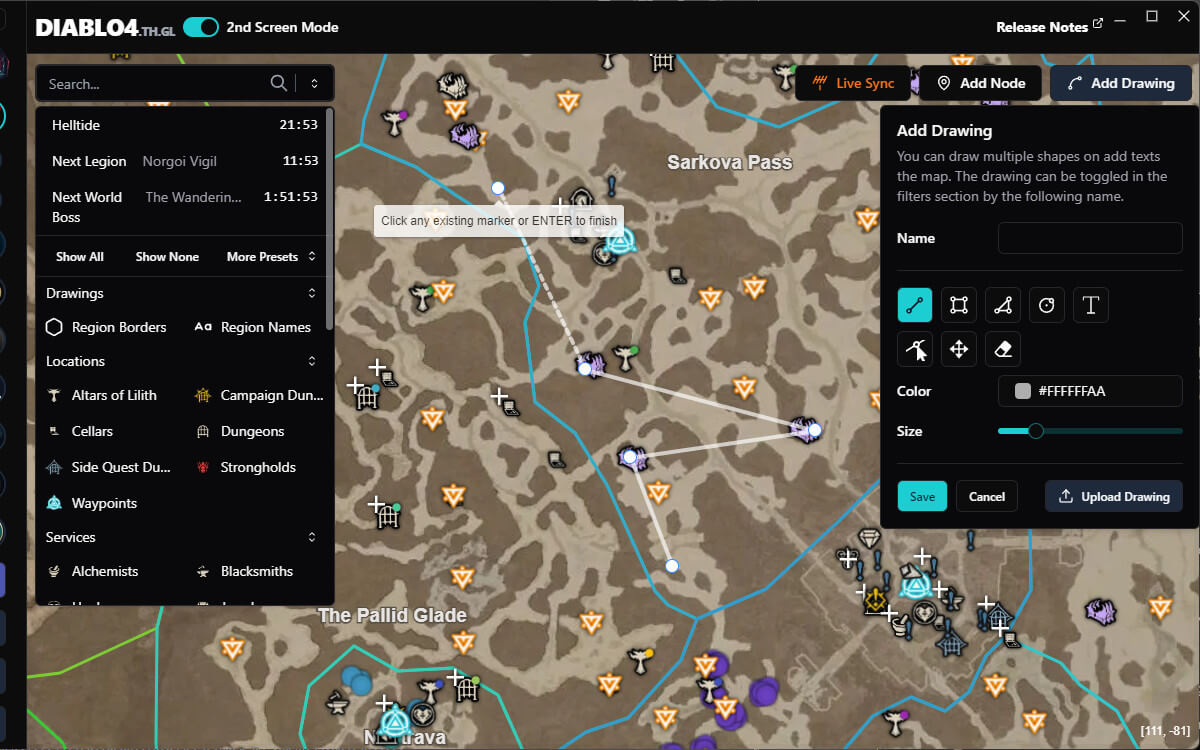1200x750 pixels.
Task: Click the Upload Drawing button
Action: (x=1113, y=496)
